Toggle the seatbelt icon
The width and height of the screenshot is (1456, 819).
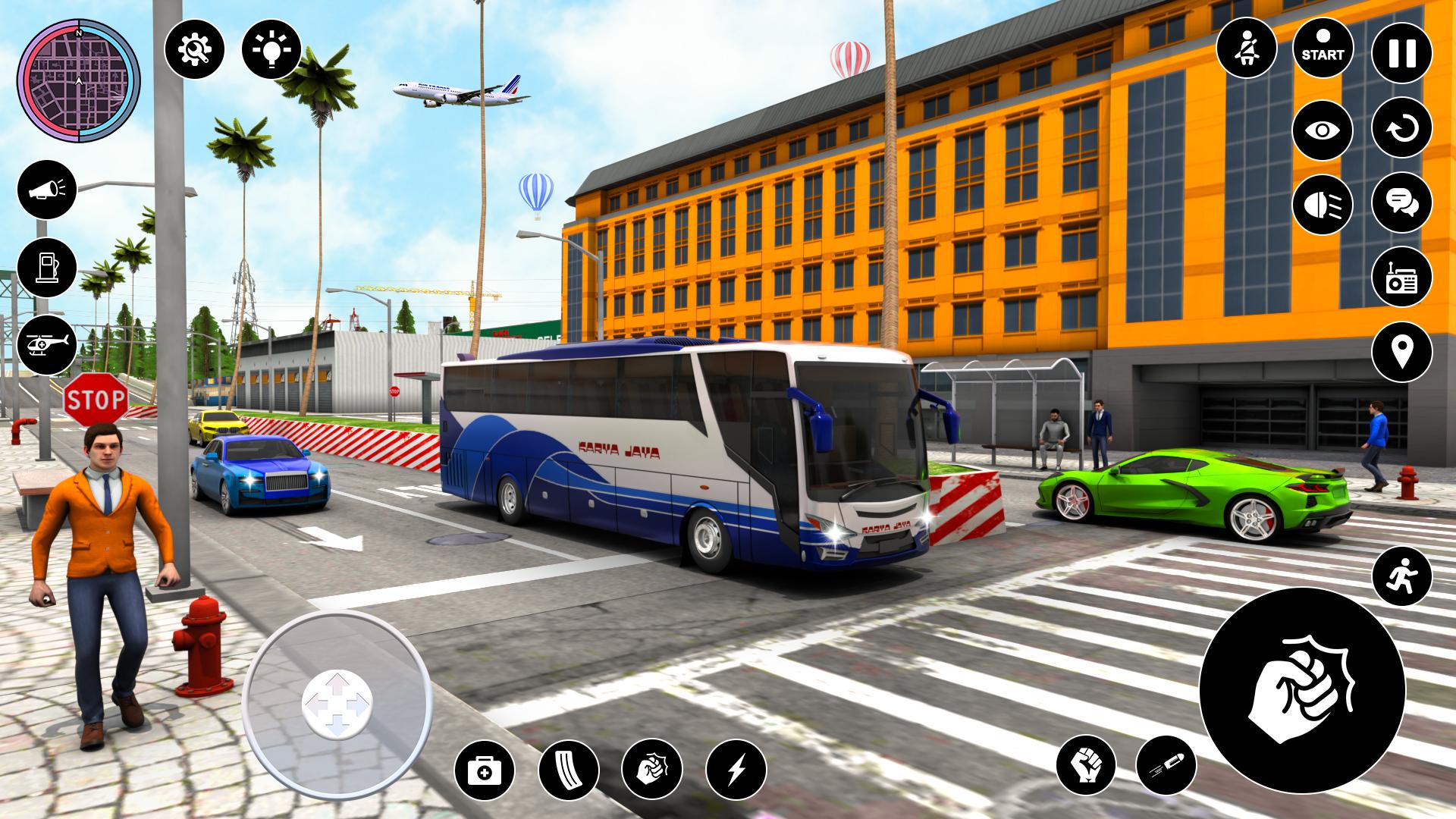click(x=1246, y=48)
